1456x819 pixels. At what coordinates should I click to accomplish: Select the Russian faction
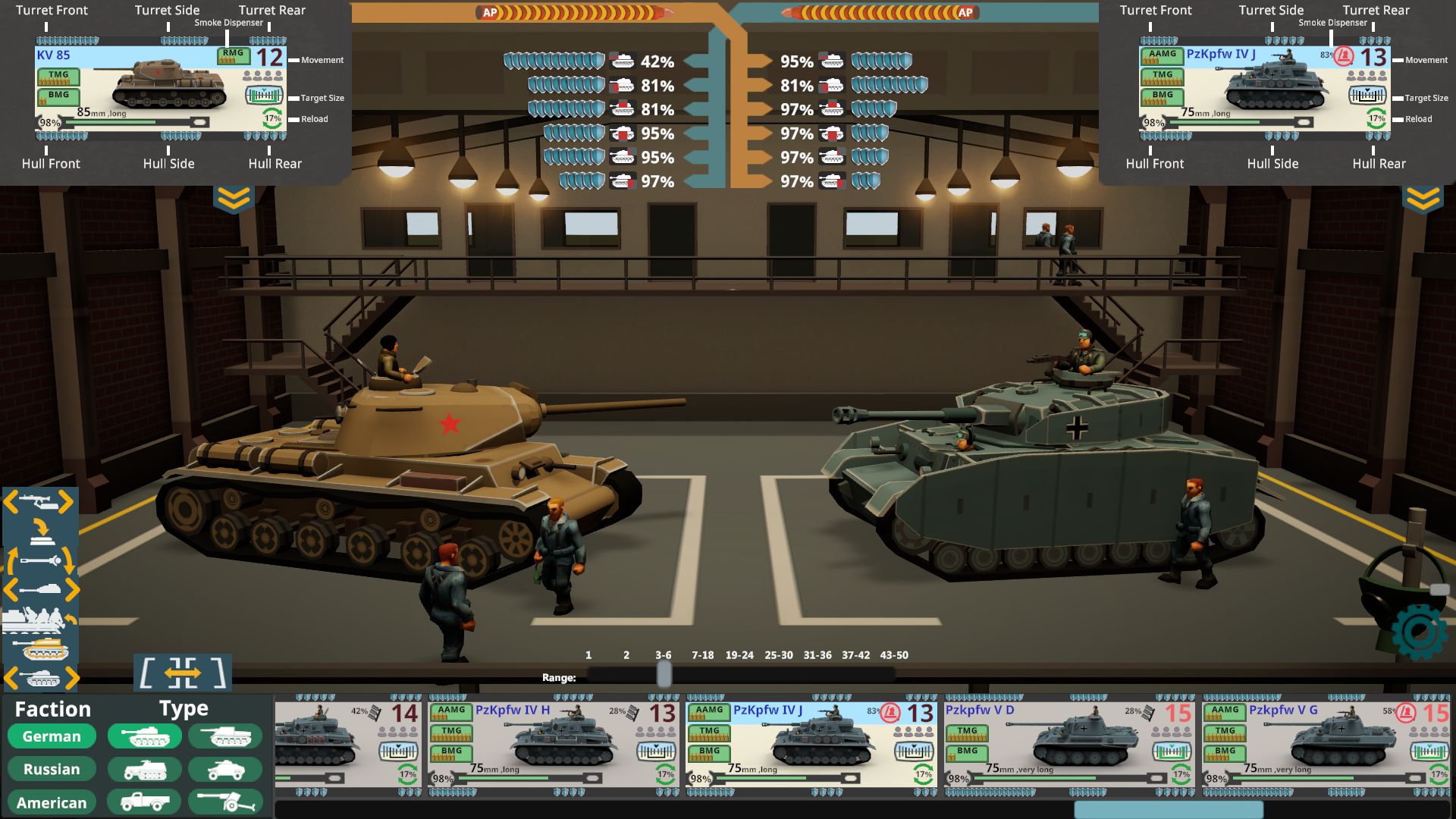[x=51, y=769]
